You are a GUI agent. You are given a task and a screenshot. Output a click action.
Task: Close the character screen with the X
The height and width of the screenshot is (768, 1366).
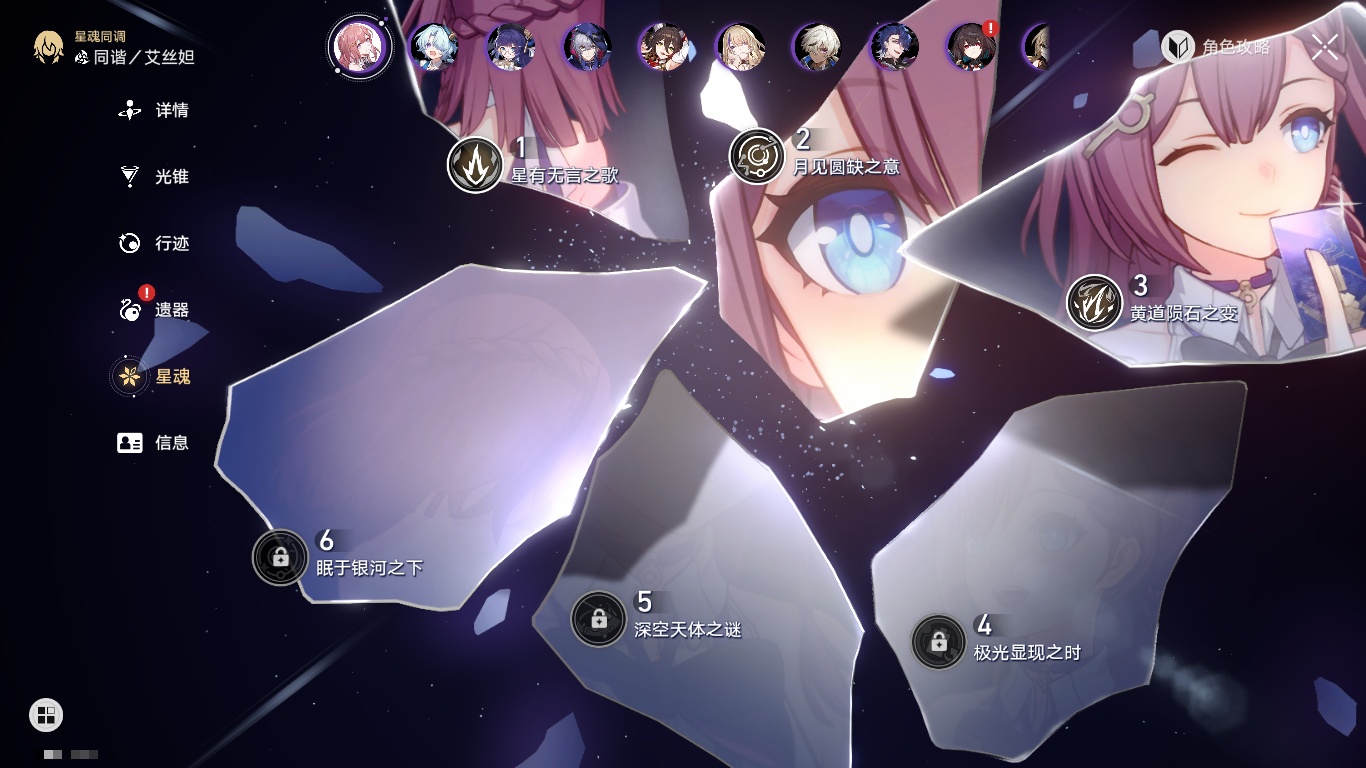click(x=1325, y=46)
